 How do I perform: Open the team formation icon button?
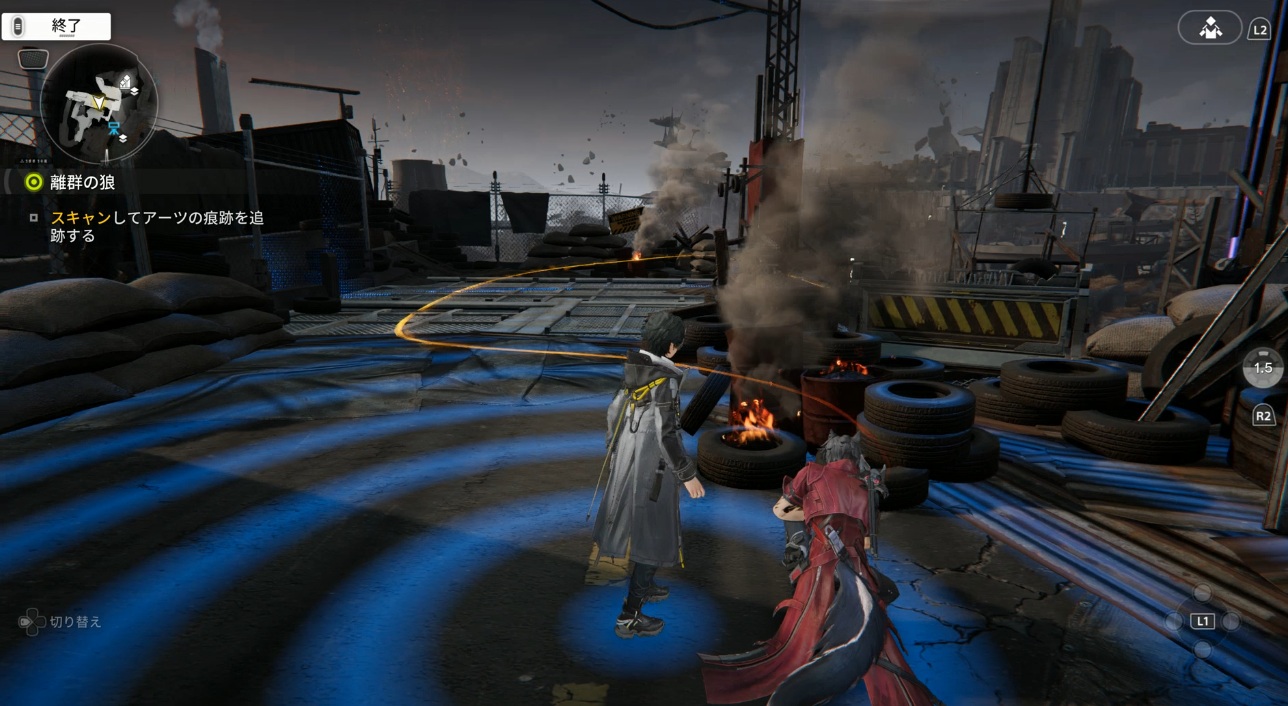click(1210, 28)
